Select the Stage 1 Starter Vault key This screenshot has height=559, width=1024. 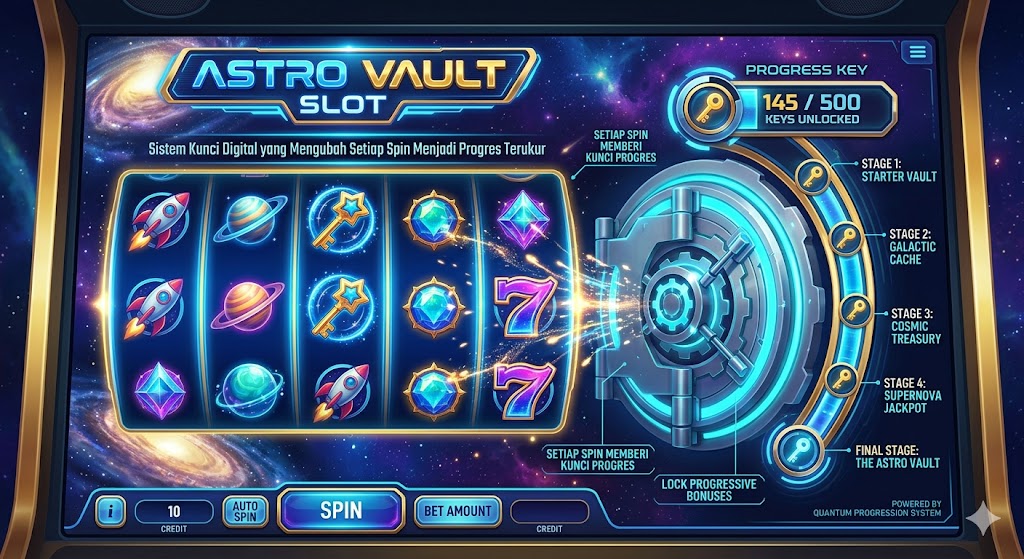[x=811, y=178]
